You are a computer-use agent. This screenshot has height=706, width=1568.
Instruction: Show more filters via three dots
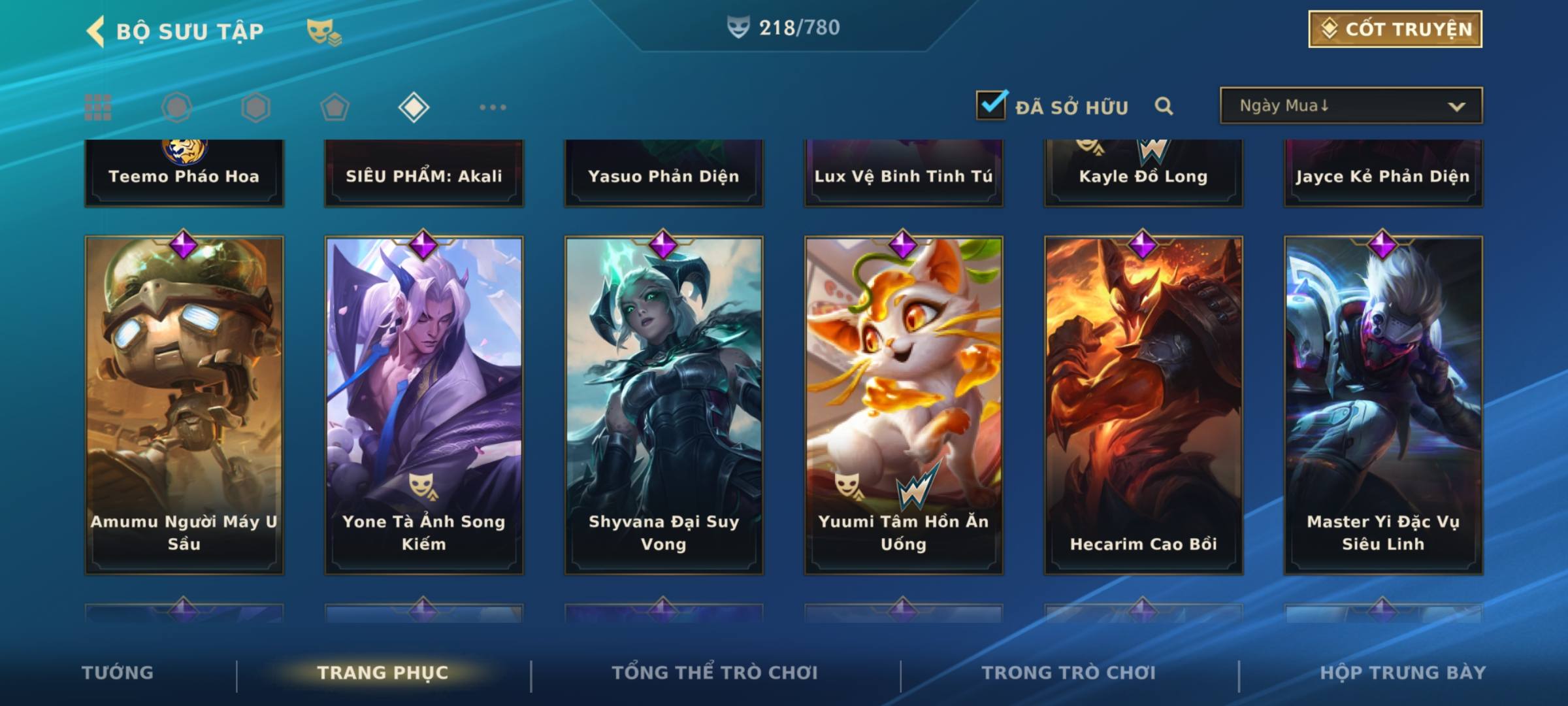pyautogui.click(x=493, y=107)
